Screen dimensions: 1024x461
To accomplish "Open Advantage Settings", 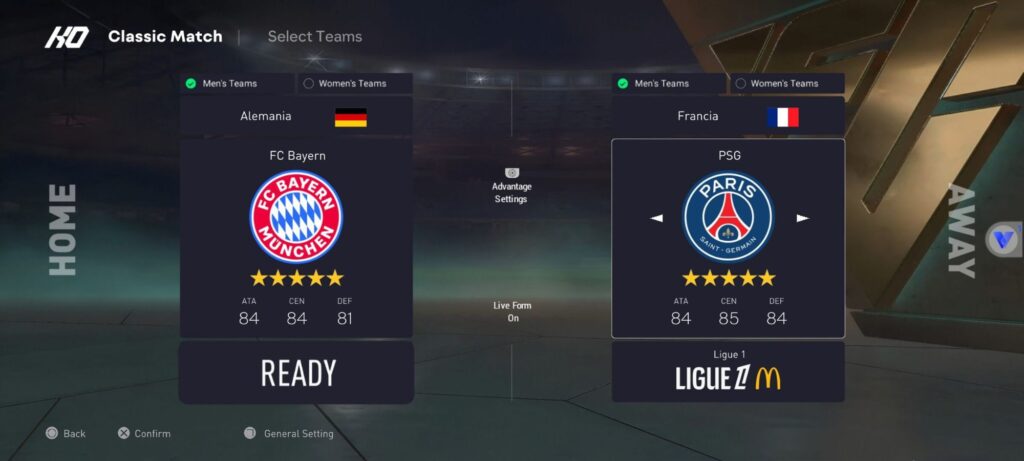I will [511, 186].
